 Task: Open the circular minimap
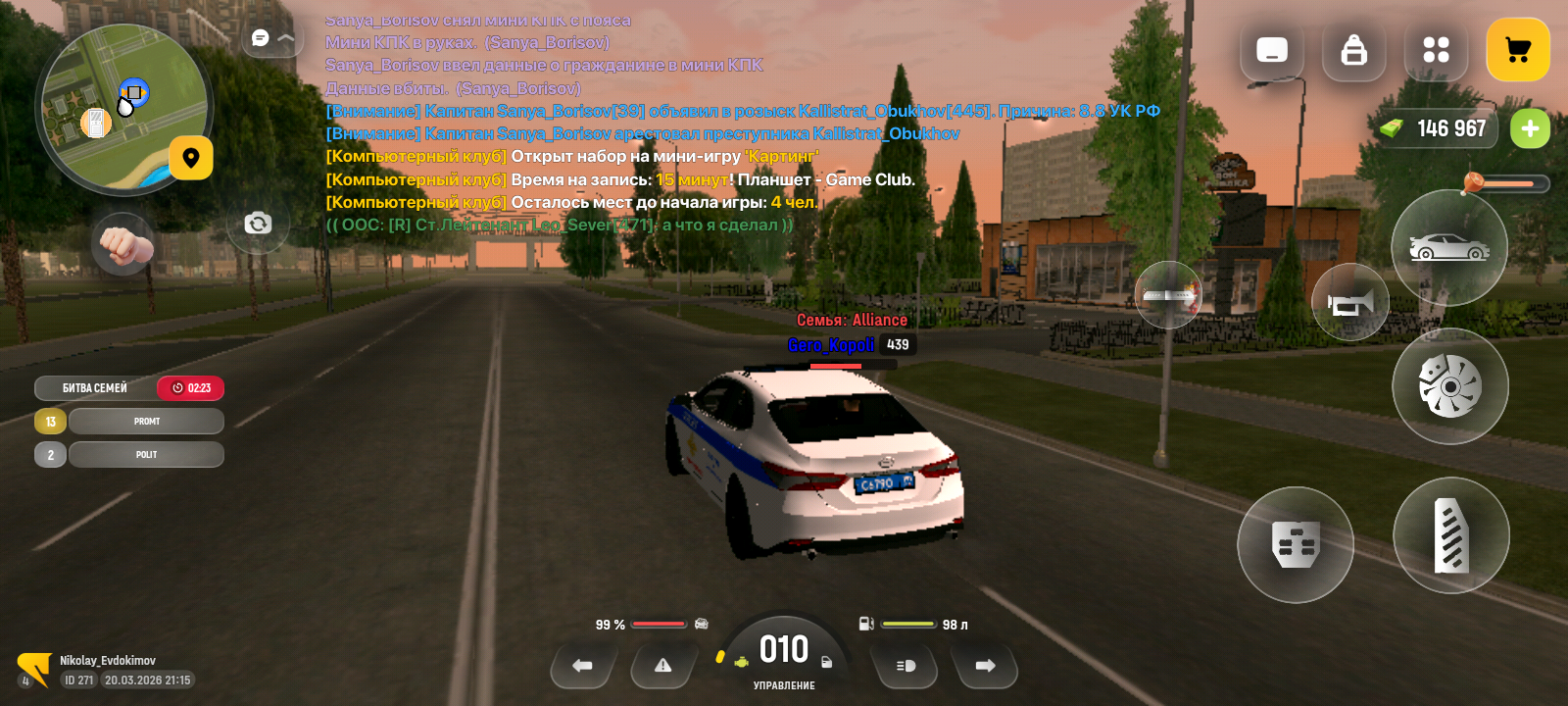[x=122, y=108]
